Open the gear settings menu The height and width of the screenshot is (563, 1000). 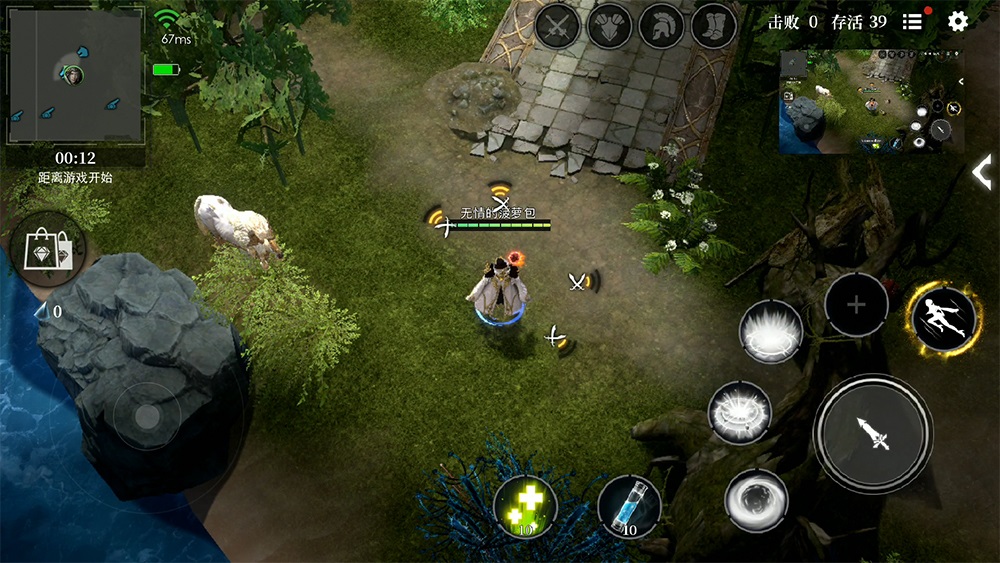(958, 22)
